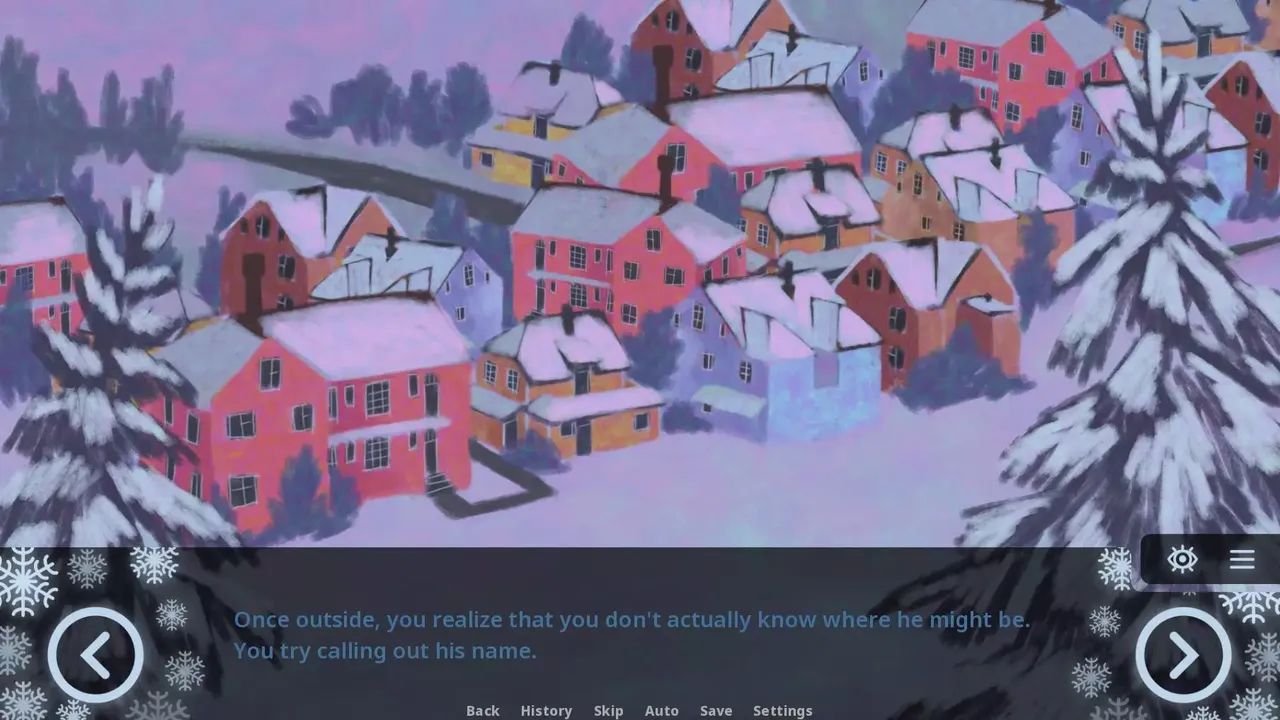
Task: Click the Back quick-menu option
Action: [x=482, y=710]
